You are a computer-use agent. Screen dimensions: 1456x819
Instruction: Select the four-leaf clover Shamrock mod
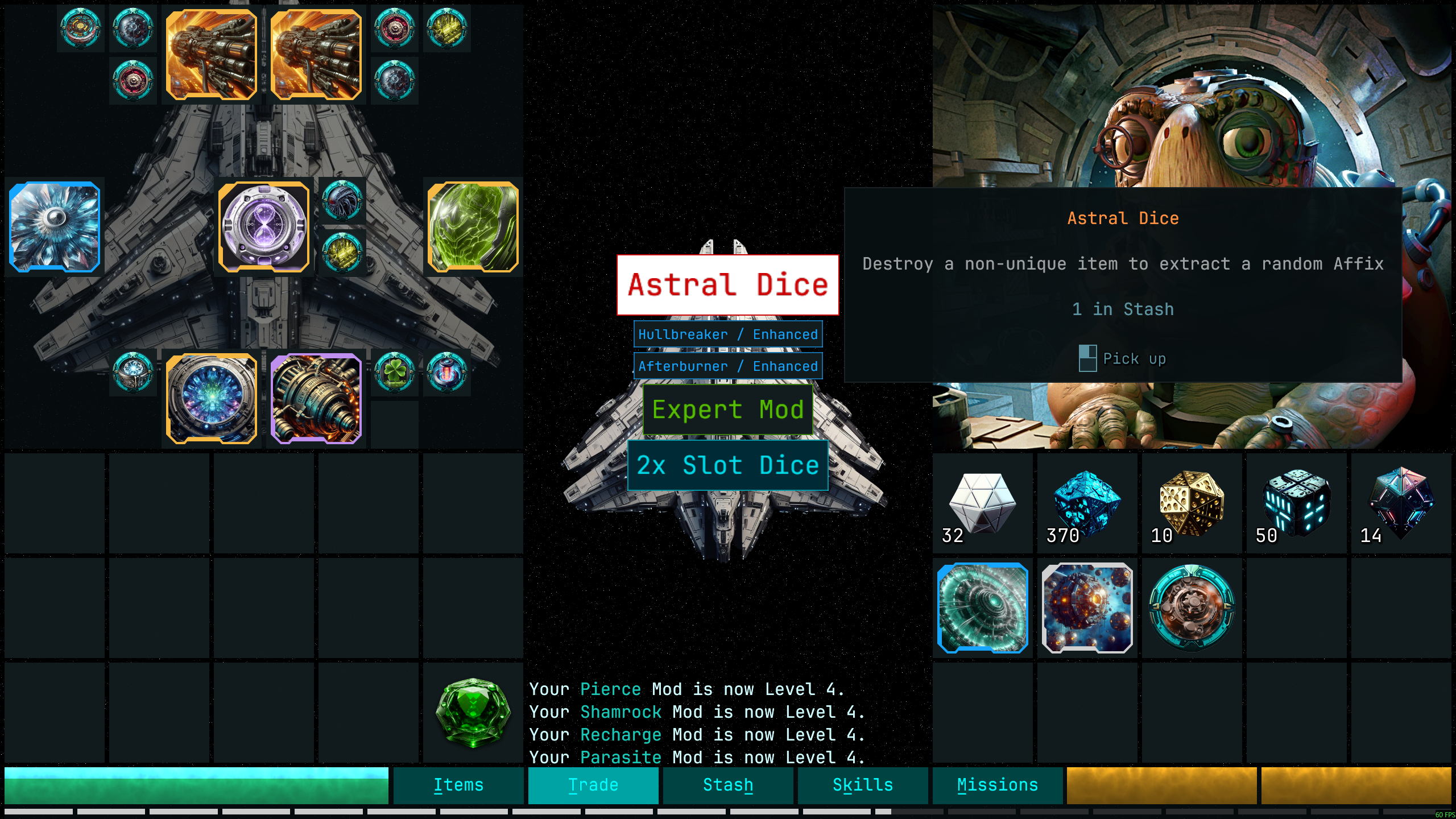394,373
